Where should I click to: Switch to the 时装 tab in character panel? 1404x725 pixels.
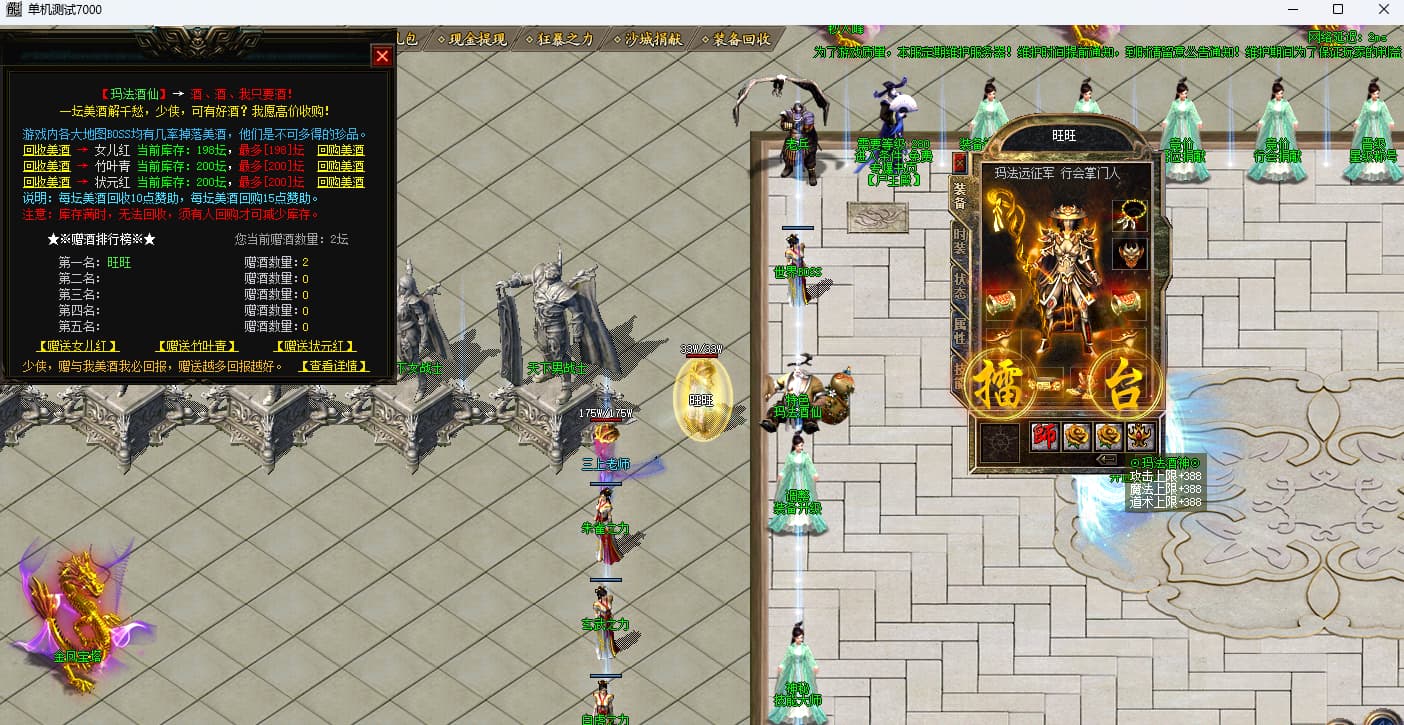tap(960, 241)
